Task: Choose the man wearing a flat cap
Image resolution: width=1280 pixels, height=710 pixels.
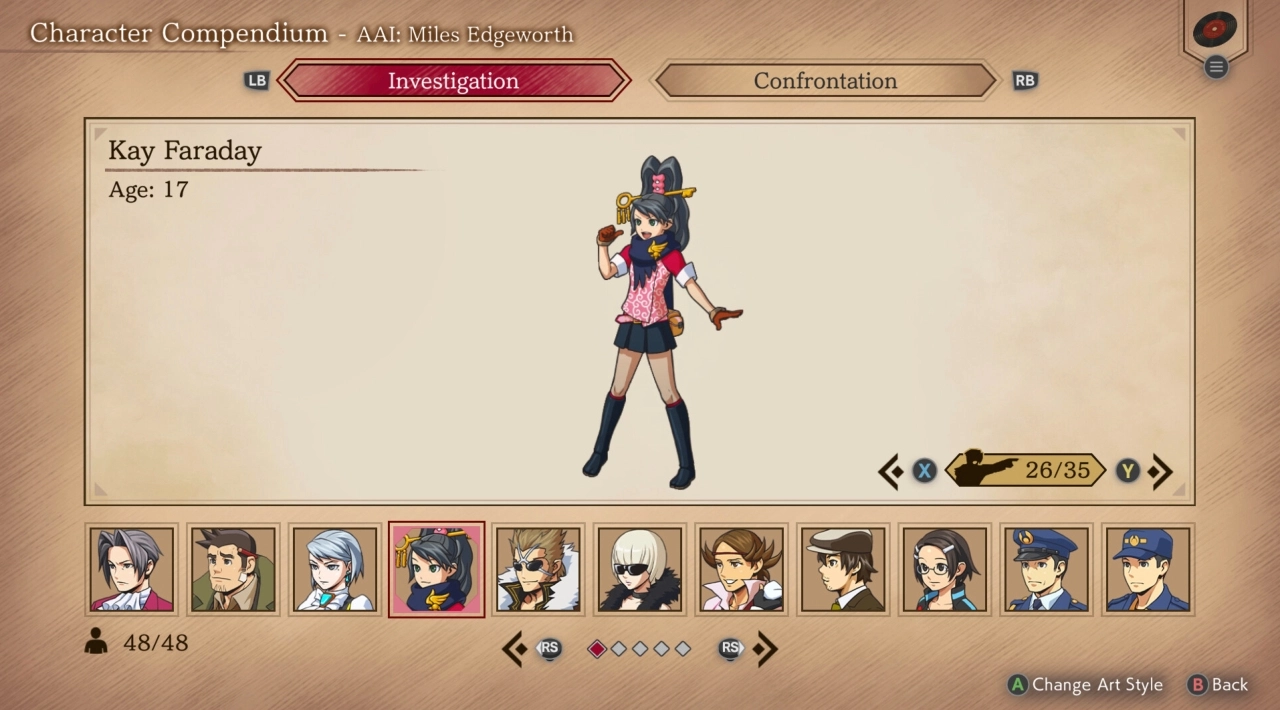Action: pyautogui.click(x=842, y=570)
